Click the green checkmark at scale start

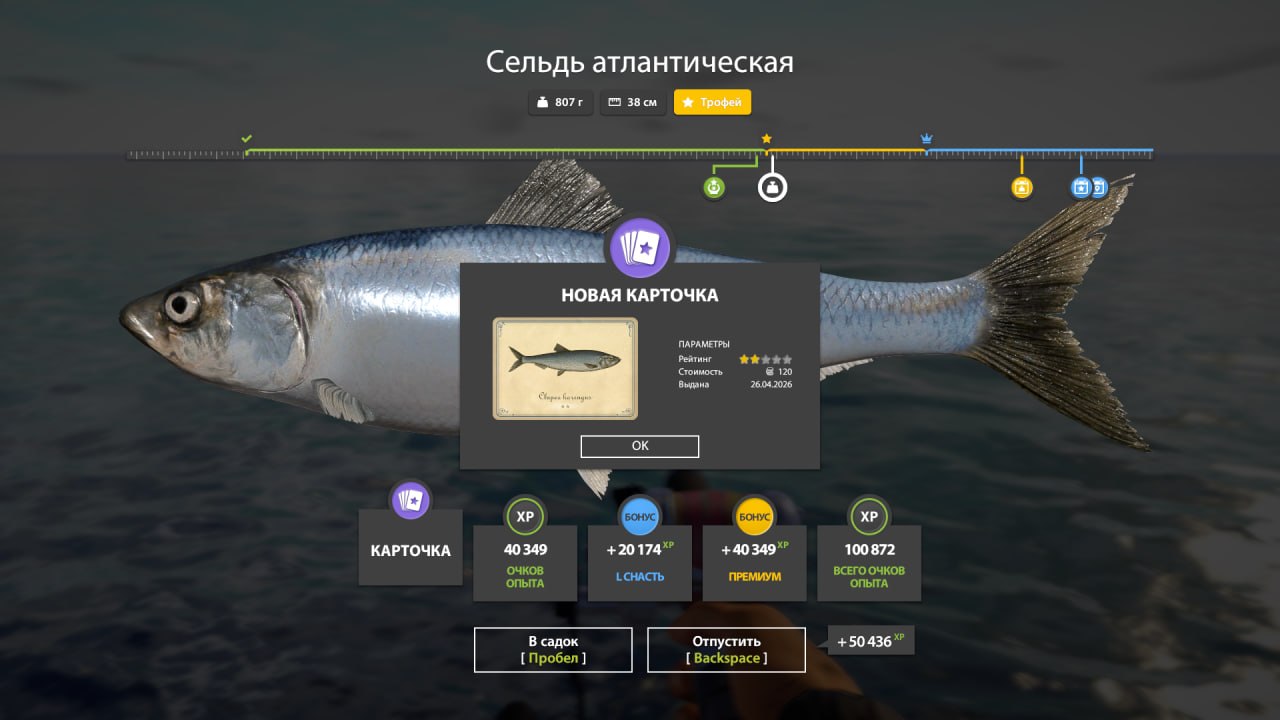pos(245,136)
